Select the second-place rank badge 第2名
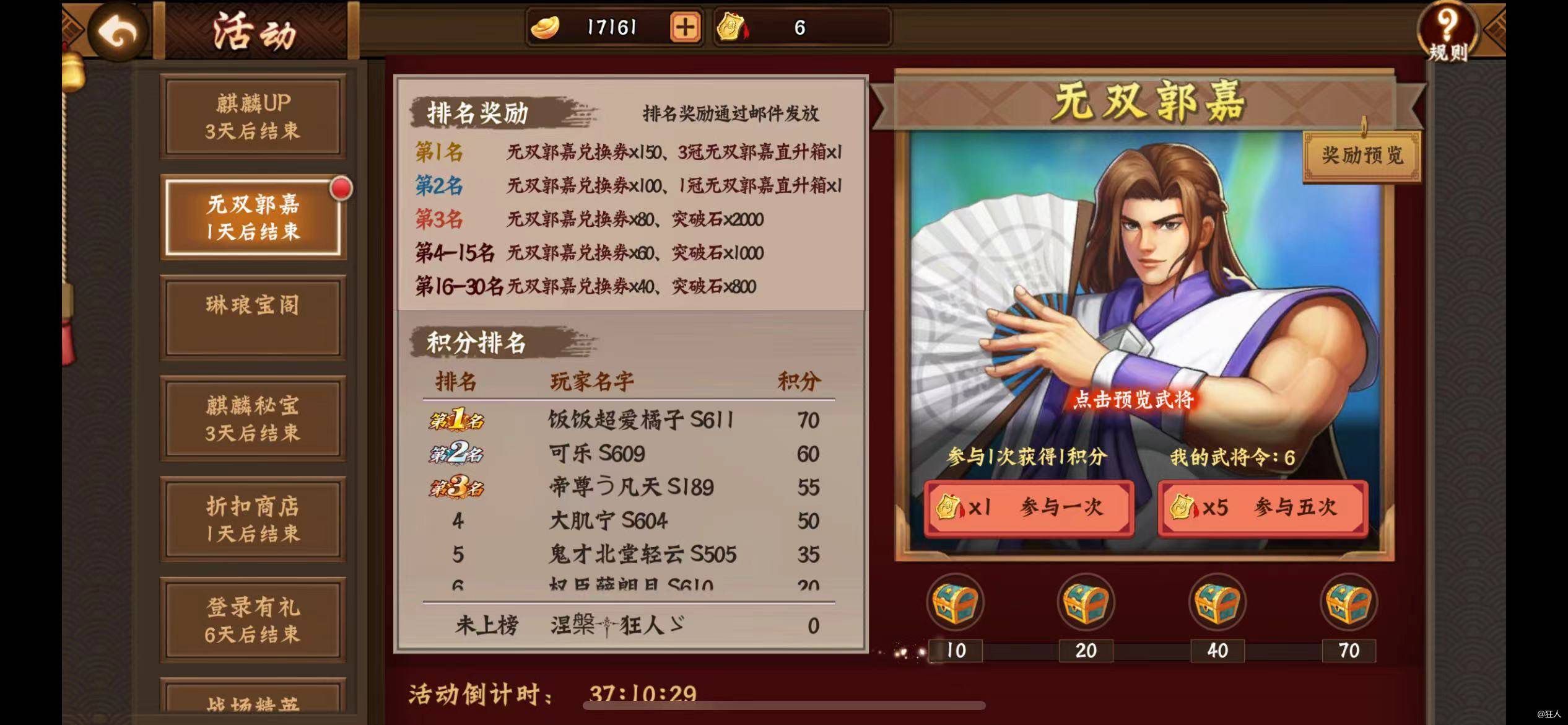 (456, 454)
